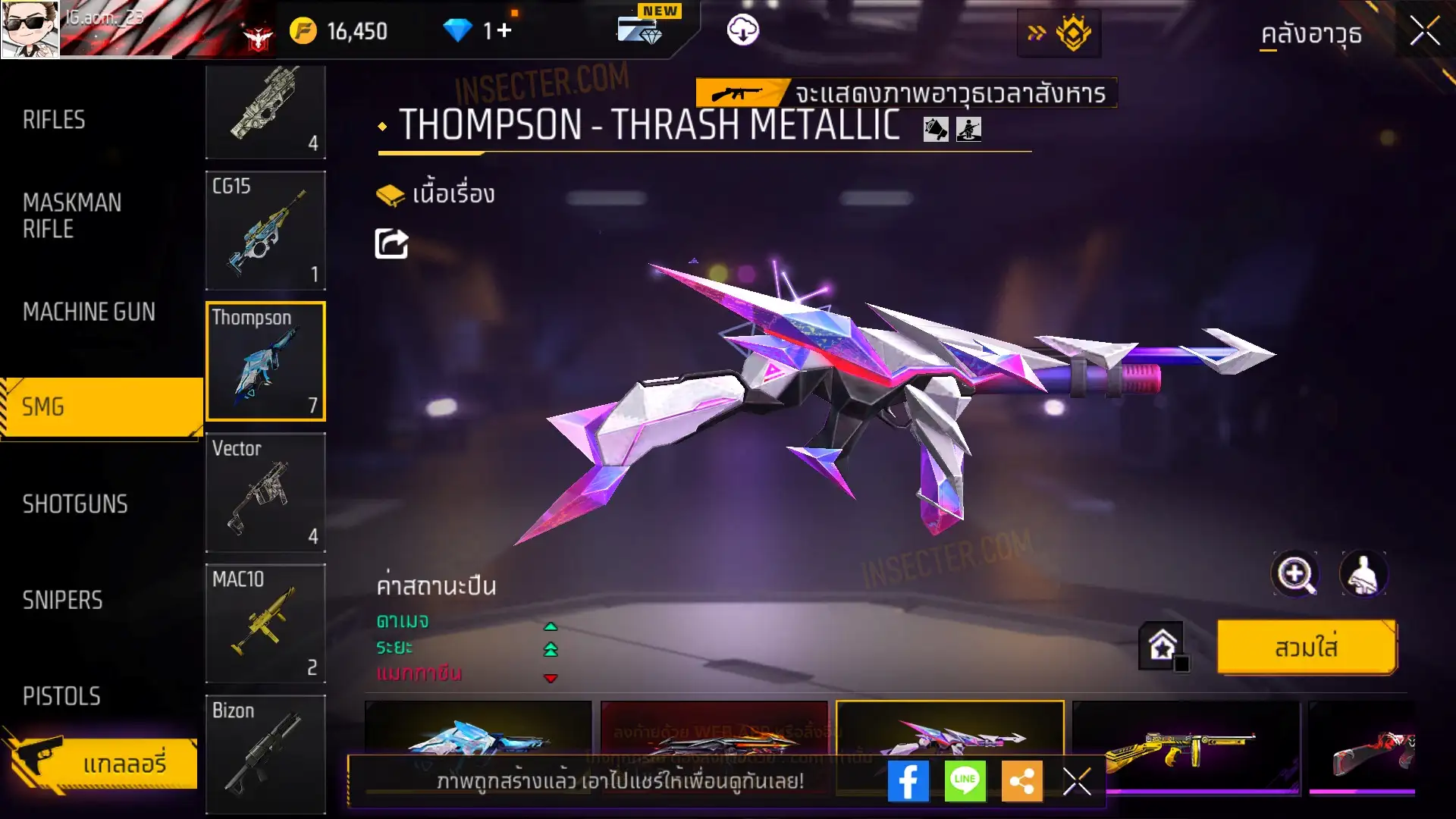Add diamonds using the plus button
The image size is (1456, 819).
[x=505, y=31]
